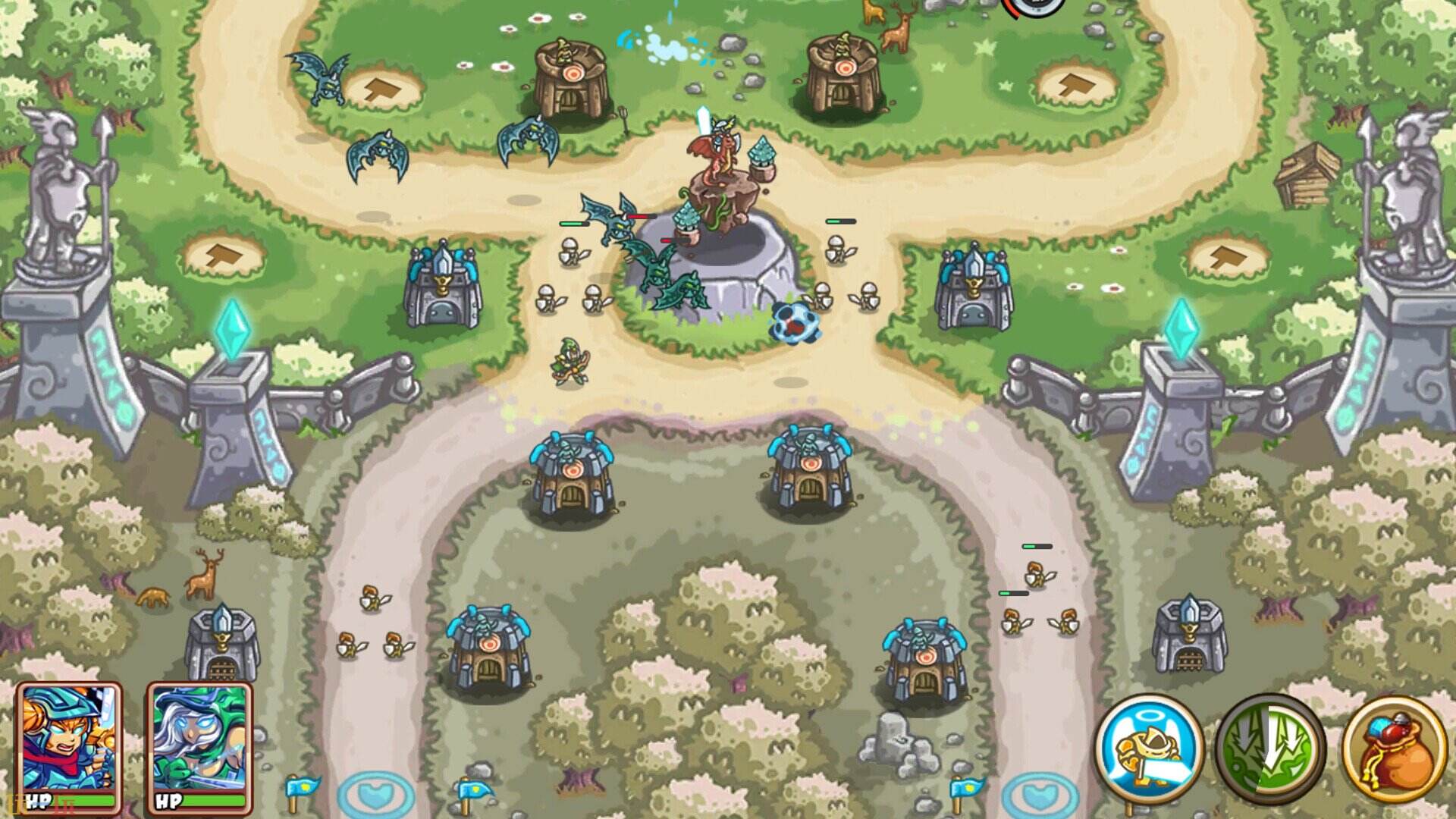Select the hut tower with blue gargoyle statues
1456x819 pixels.
(x=573, y=474)
